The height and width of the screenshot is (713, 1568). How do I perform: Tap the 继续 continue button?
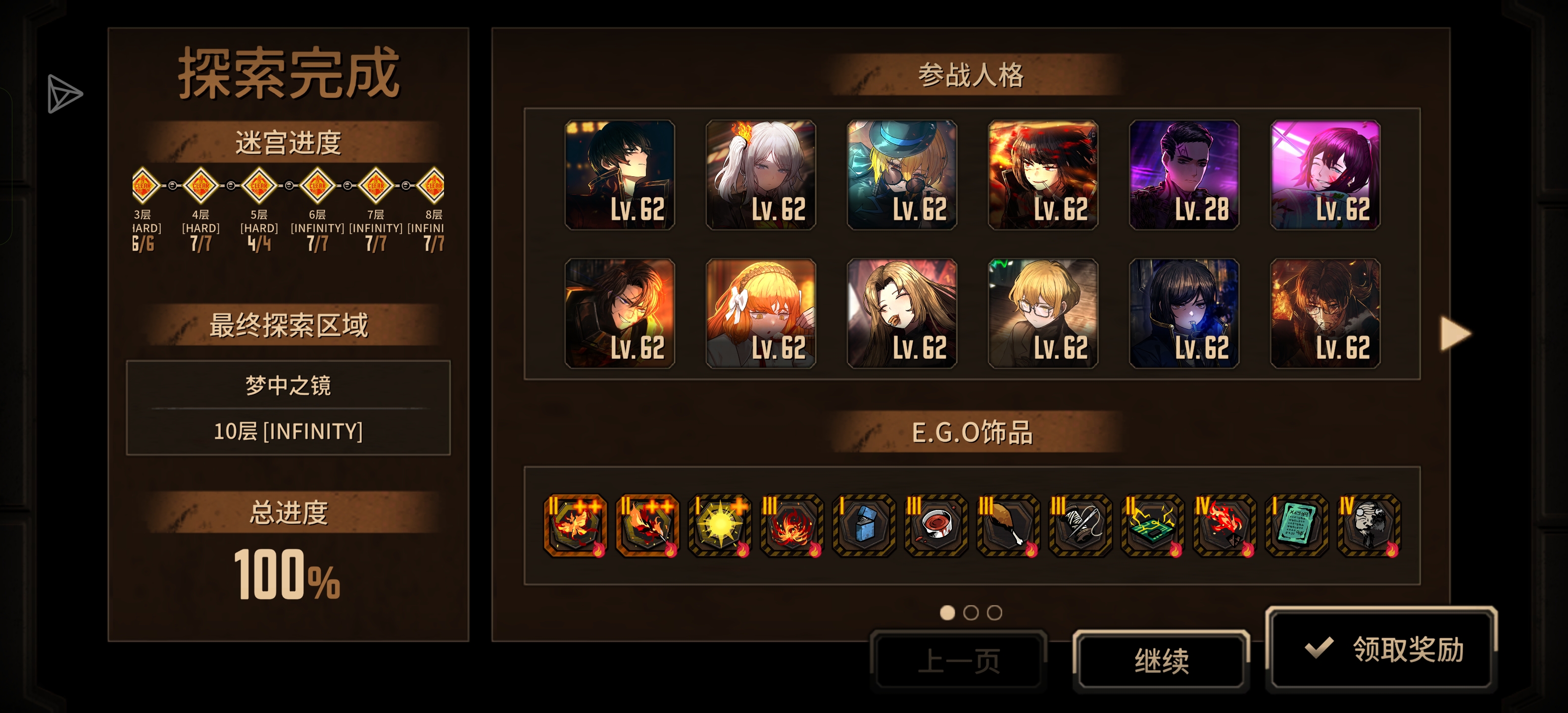click(x=1161, y=661)
